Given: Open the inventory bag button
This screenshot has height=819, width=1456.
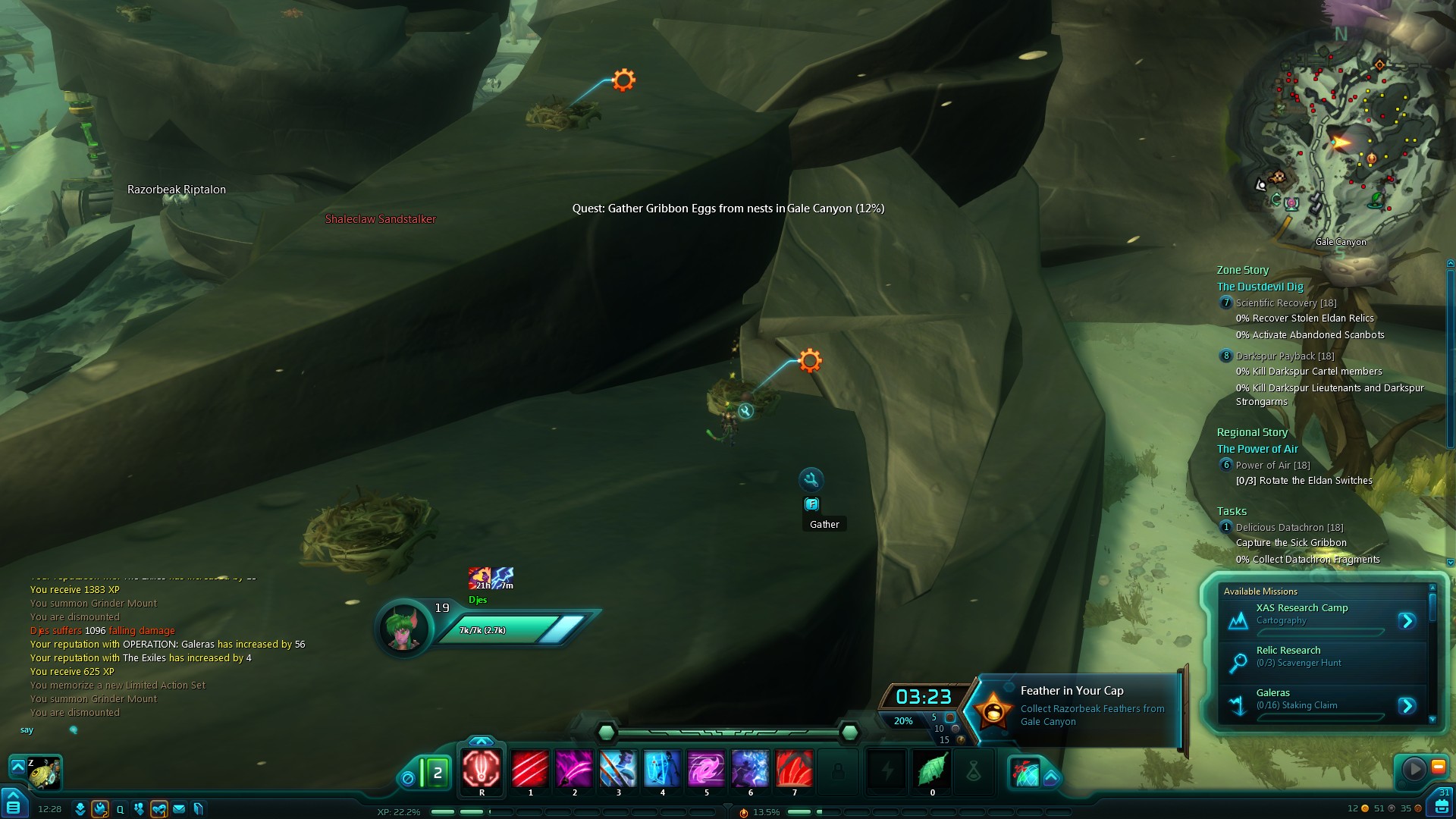Looking at the screenshot, I should [x=1442, y=805].
